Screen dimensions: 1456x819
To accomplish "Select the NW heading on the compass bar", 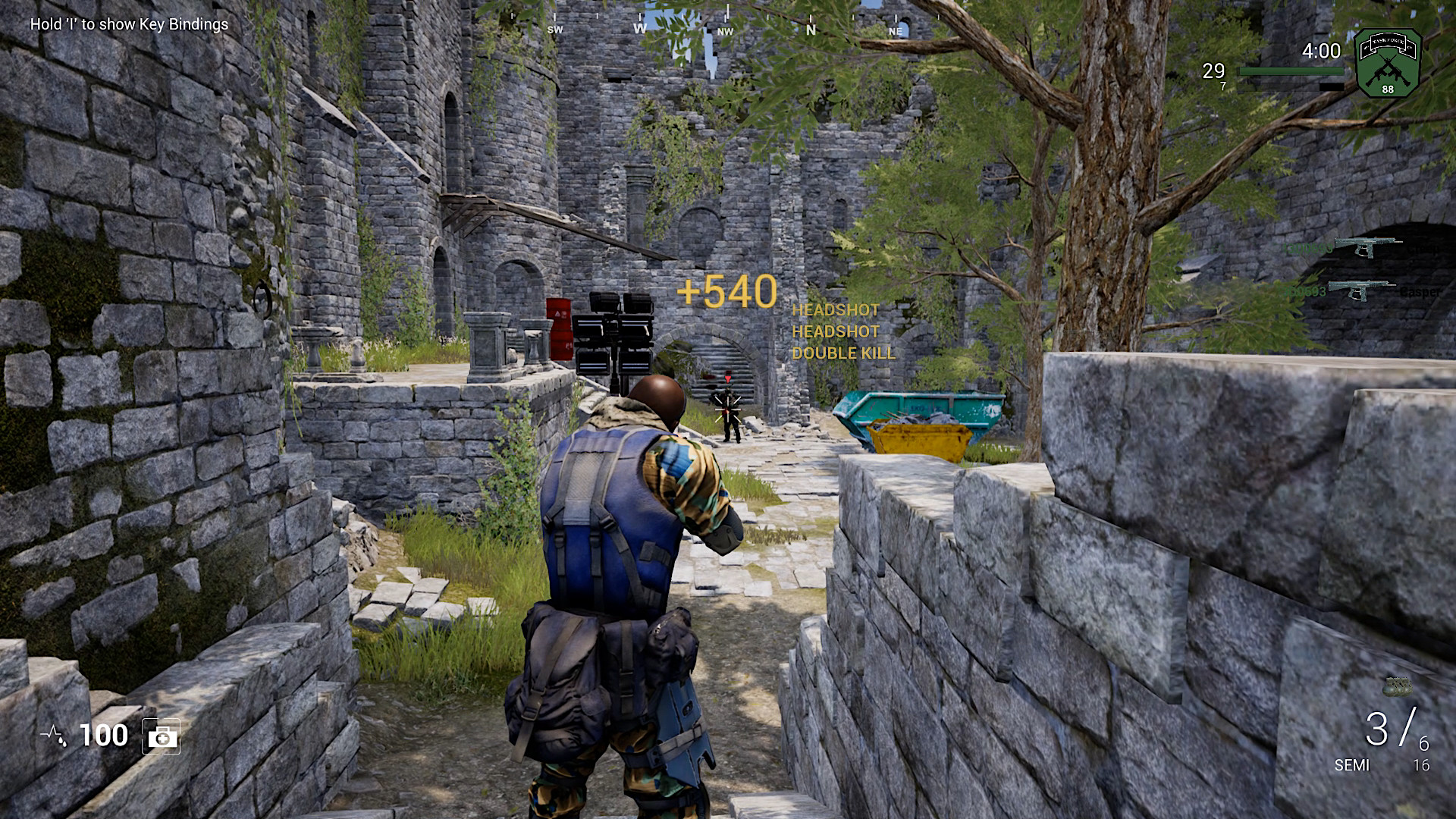I will point(726,33).
